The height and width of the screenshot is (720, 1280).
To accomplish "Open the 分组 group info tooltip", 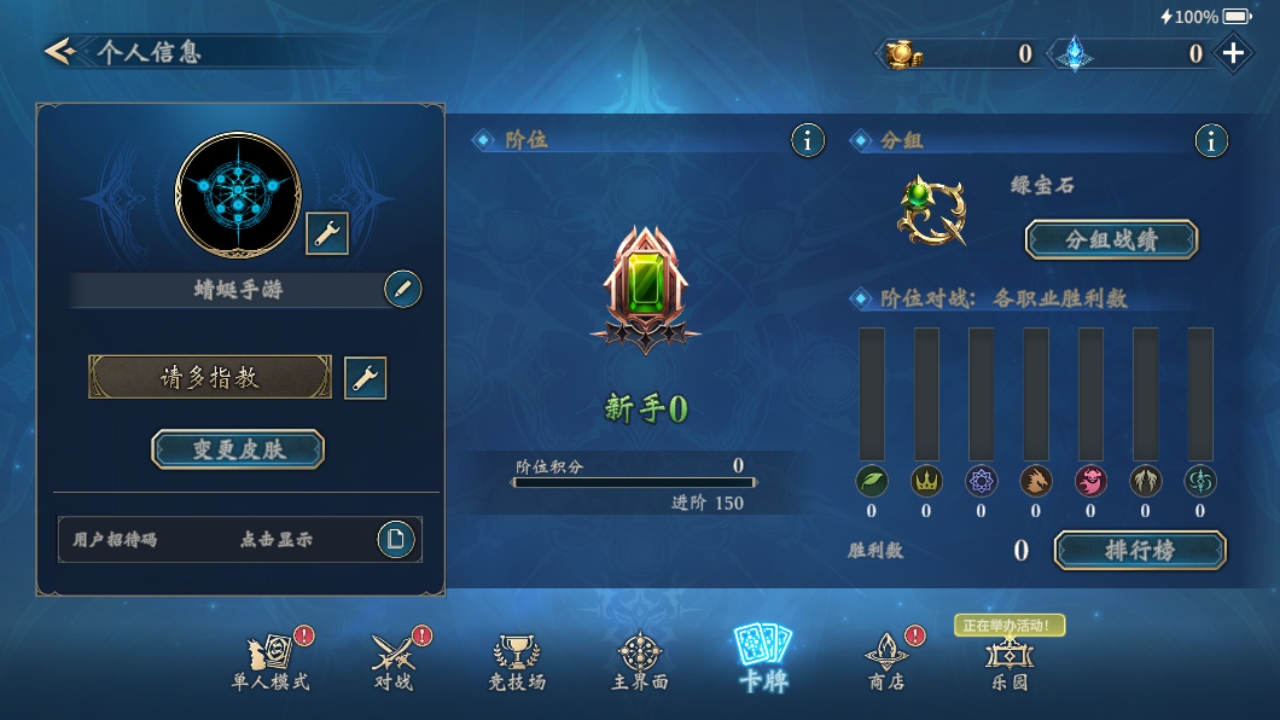I will point(1211,140).
